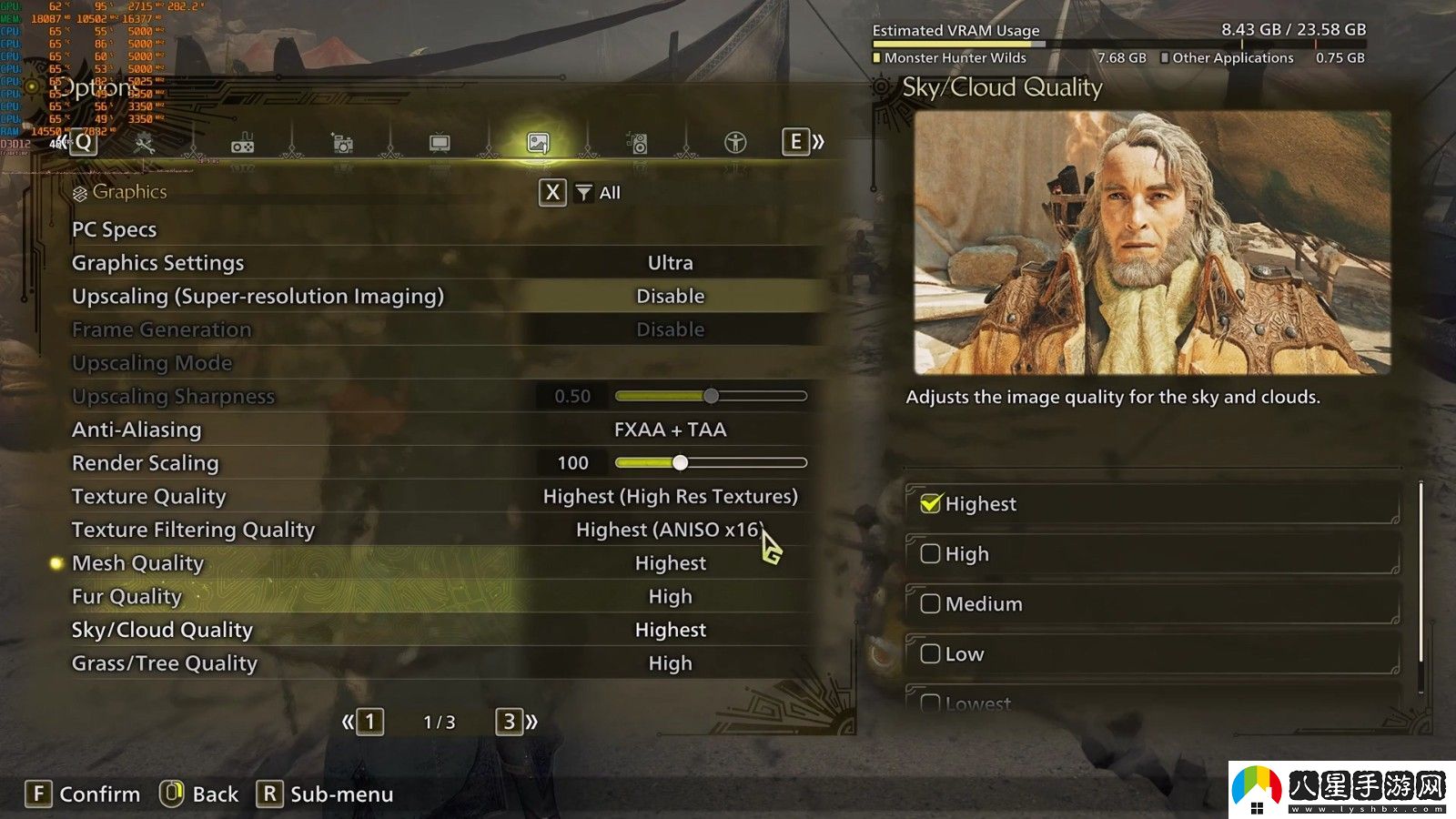The width and height of the screenshot is (1456, 819).
Task: Adjust the Render Scaling slider handle
Action: click(680, 462)
